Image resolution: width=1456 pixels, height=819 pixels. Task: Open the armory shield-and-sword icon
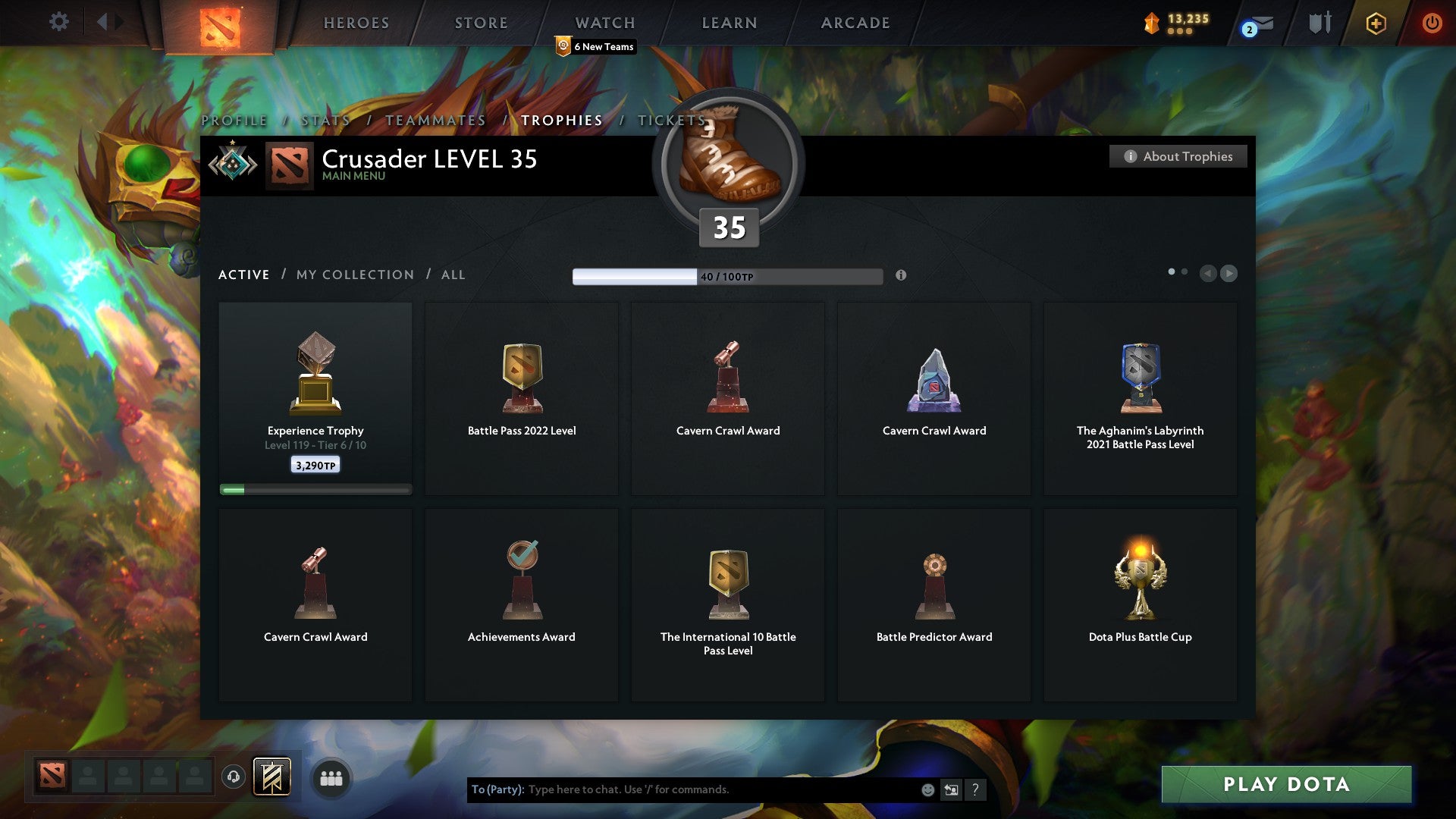tap(1319, 23)
